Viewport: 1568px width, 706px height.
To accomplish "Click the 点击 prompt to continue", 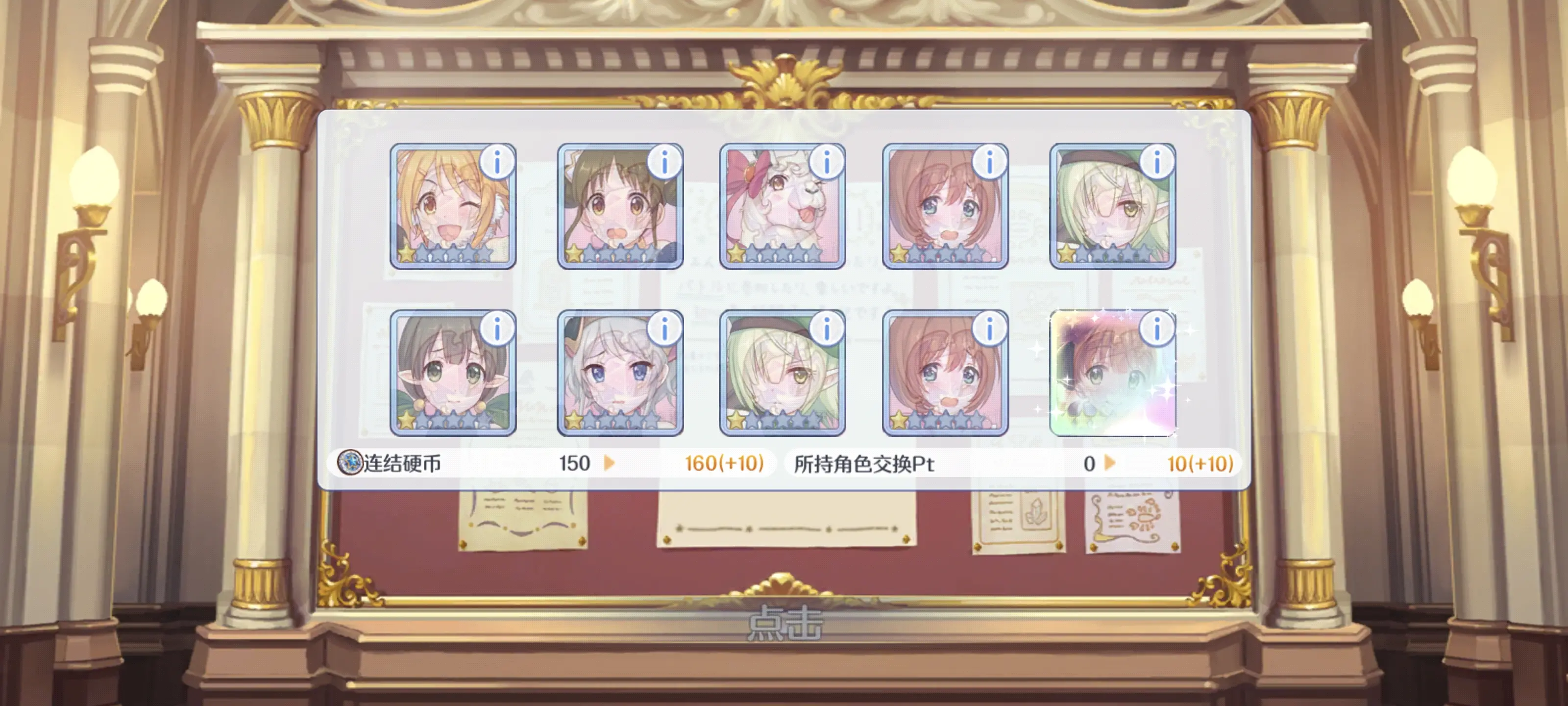I will (x=784, y=623).
